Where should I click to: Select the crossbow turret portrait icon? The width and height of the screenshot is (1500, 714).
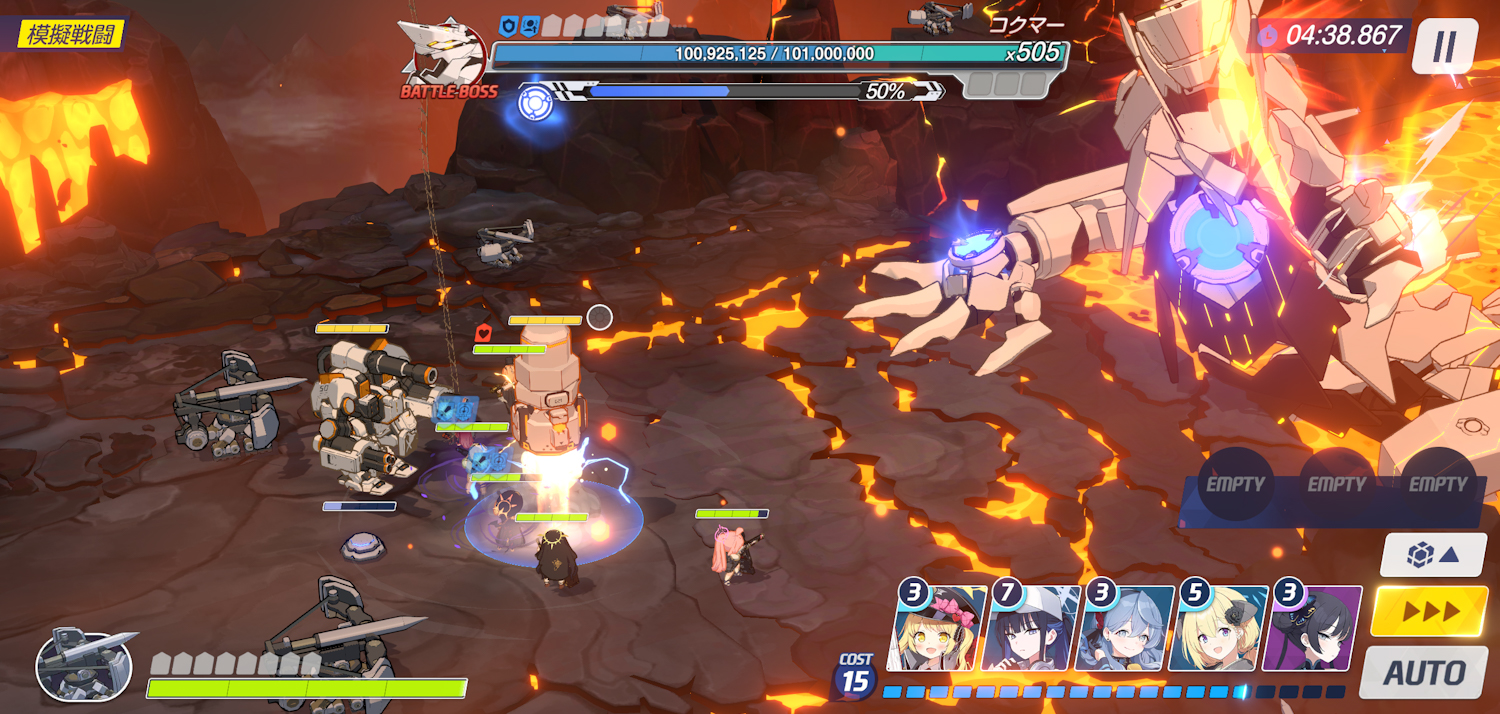pyautogui.click(x=84, y=664)
